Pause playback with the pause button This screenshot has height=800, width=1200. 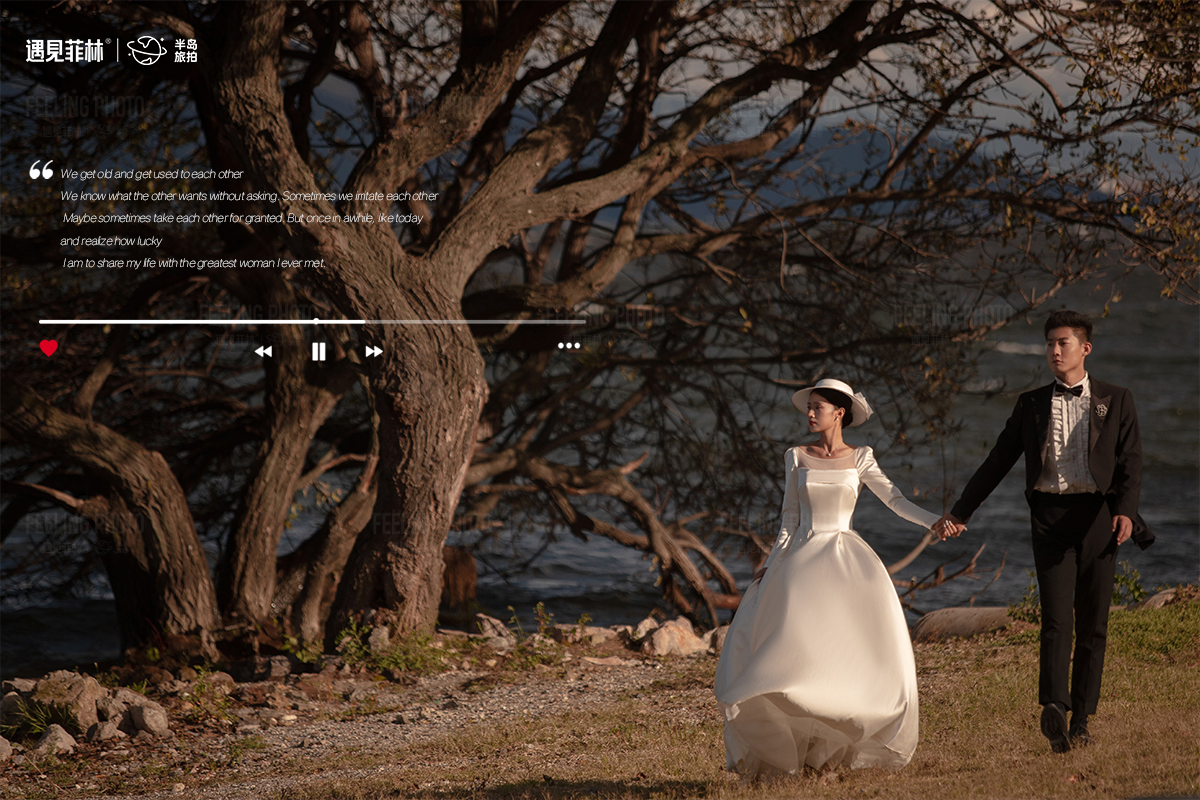click(x=318, y=351)
